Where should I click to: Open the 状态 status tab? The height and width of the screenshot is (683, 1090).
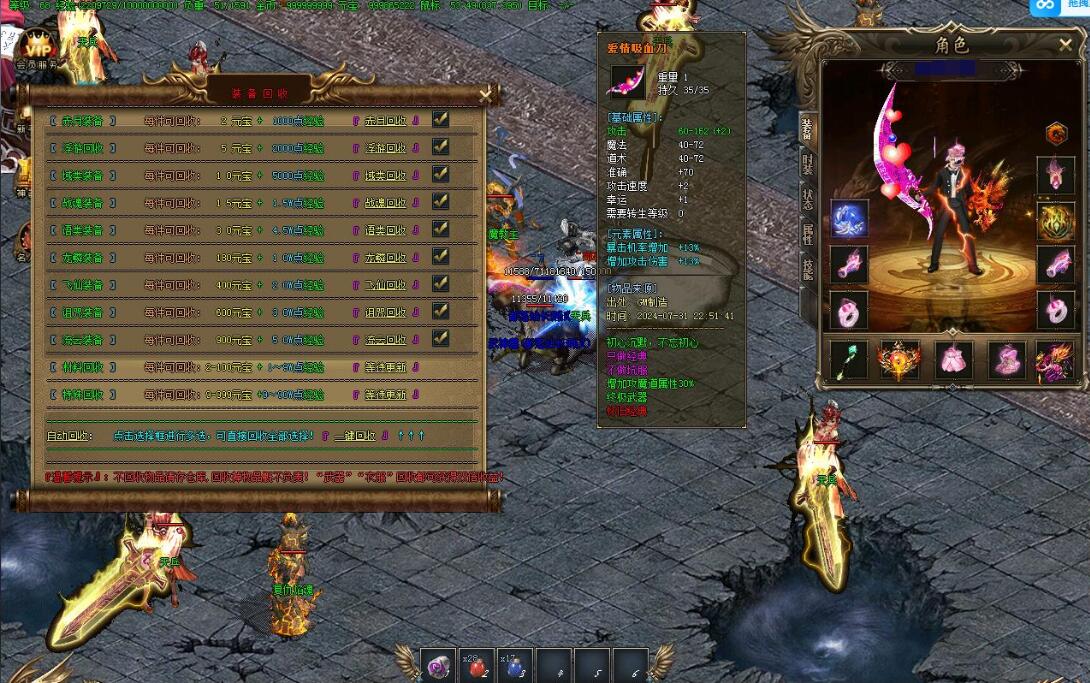807,199
